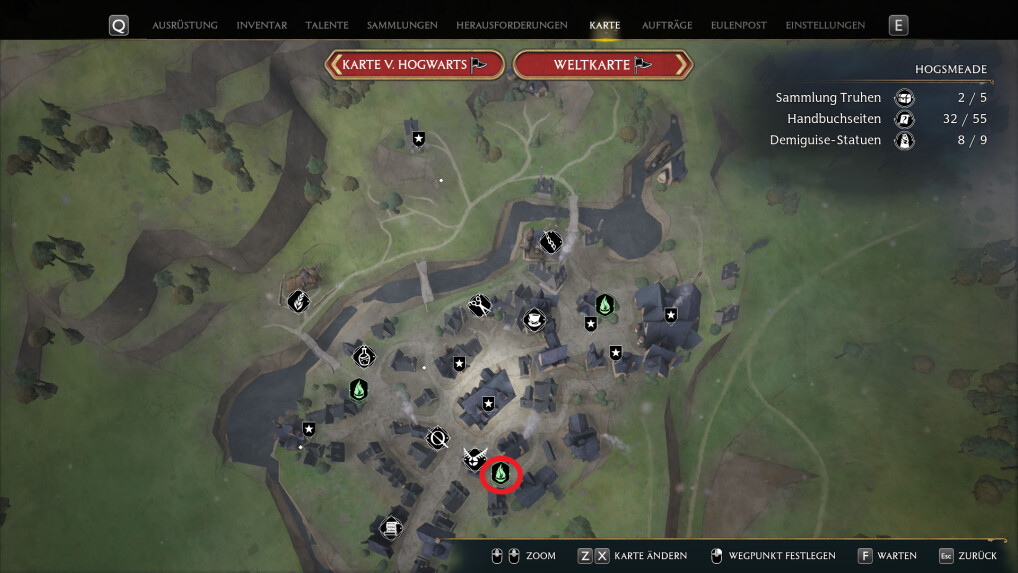1018x573 pixels.
Task: Click the quill-and-circle shop marker
Action: tap(437, 438)
